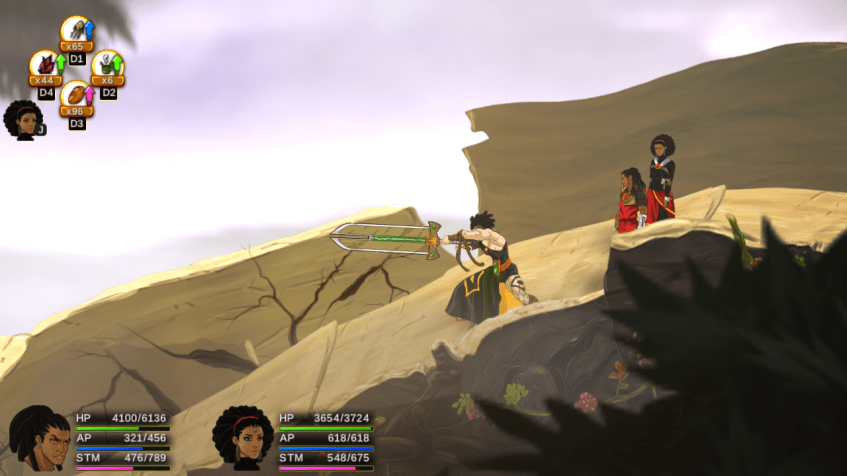
Task: Select the character portrait below the item wheel
Action: click(22, 120)
